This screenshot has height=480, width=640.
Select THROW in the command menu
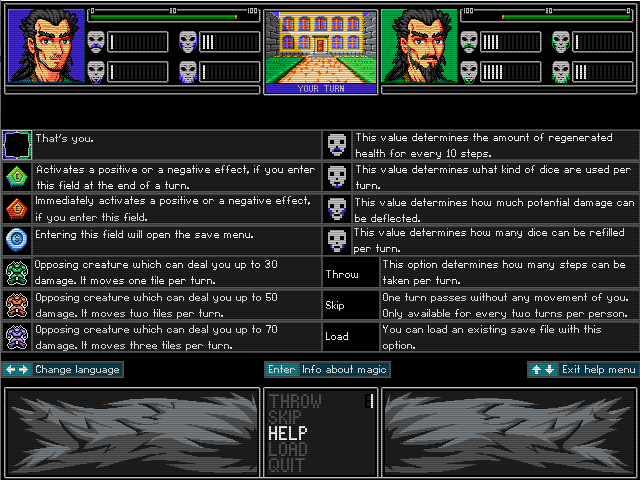[294, 402]
